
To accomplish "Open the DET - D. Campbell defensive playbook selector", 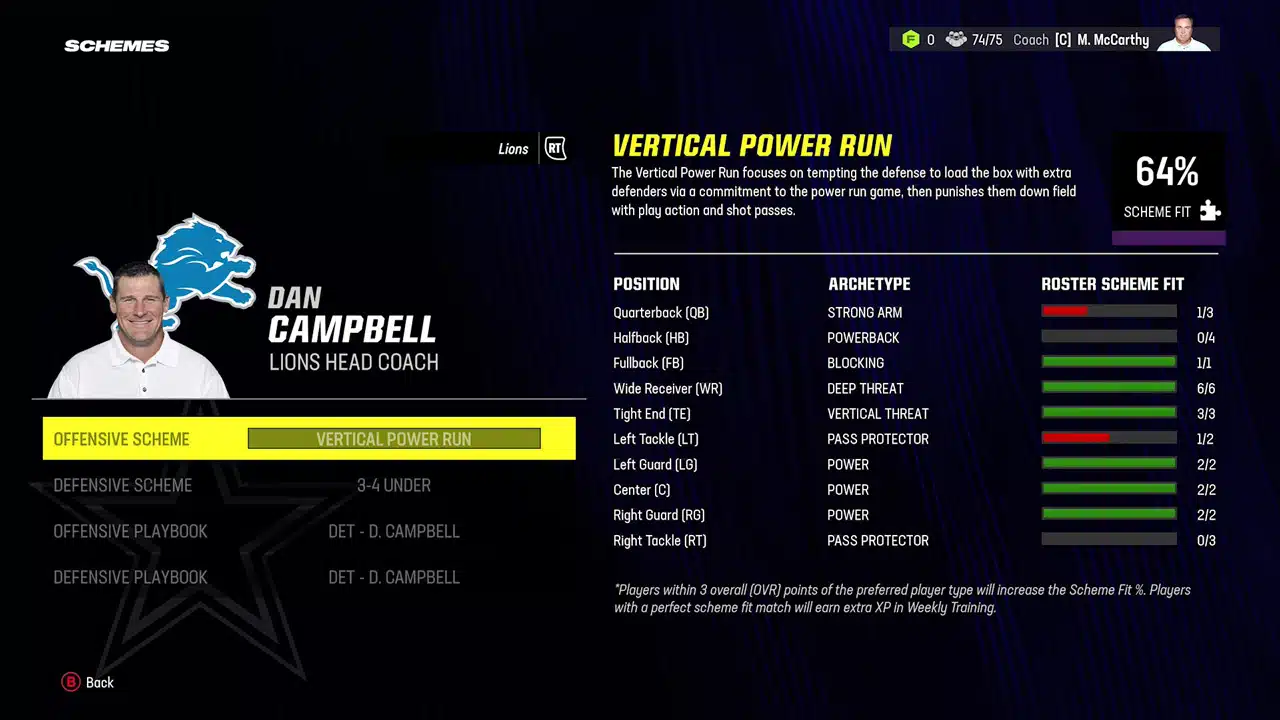I will [x=393, y=577].
